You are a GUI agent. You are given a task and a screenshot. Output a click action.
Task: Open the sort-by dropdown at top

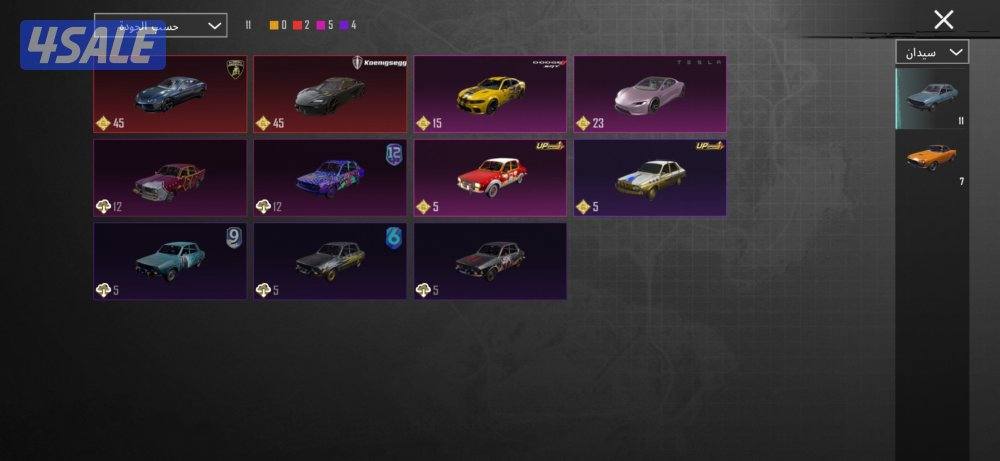tap(160, 25)
